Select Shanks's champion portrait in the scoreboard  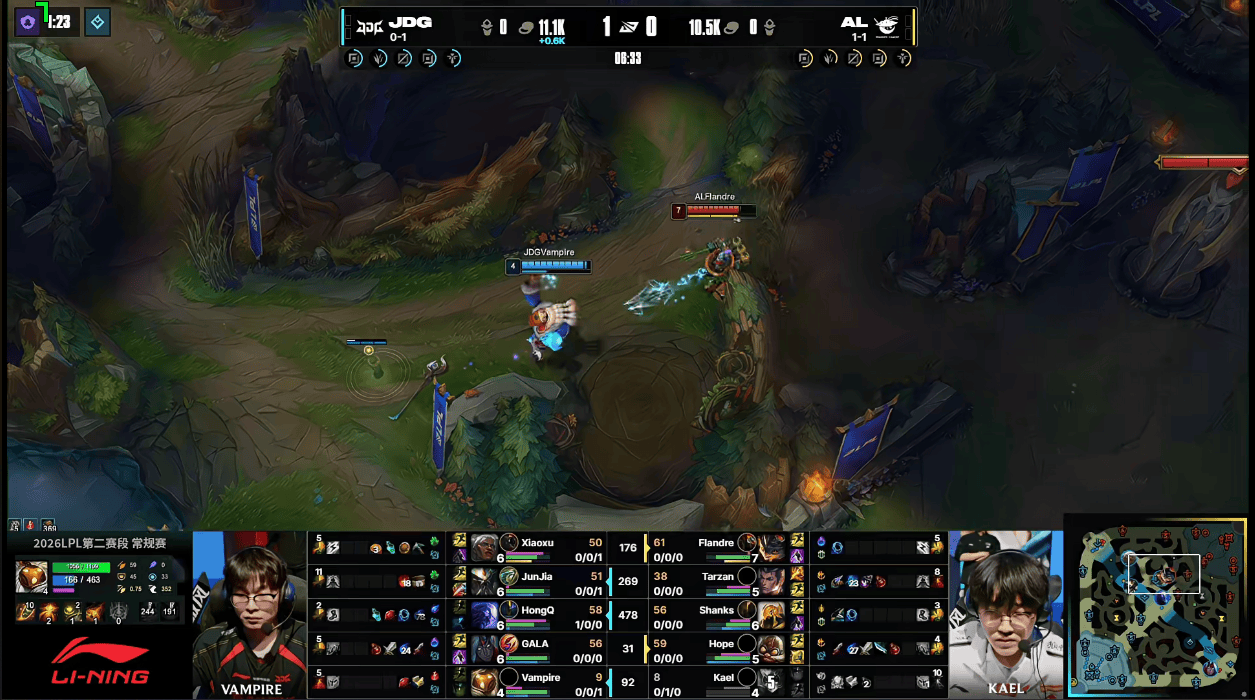pos(771,614)
